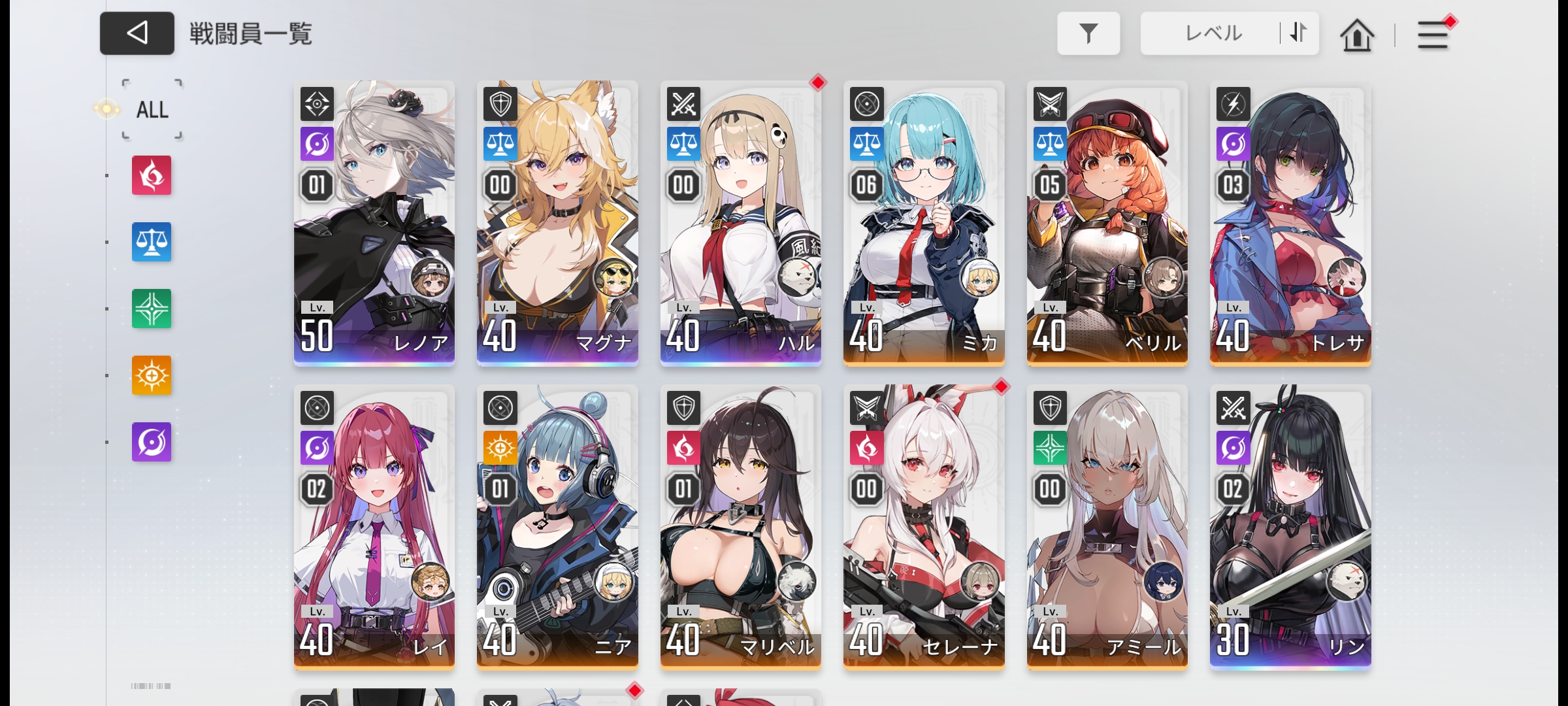Filter by the red flame element
Screen dimensions: 1568x706
(x=152, y=175)
